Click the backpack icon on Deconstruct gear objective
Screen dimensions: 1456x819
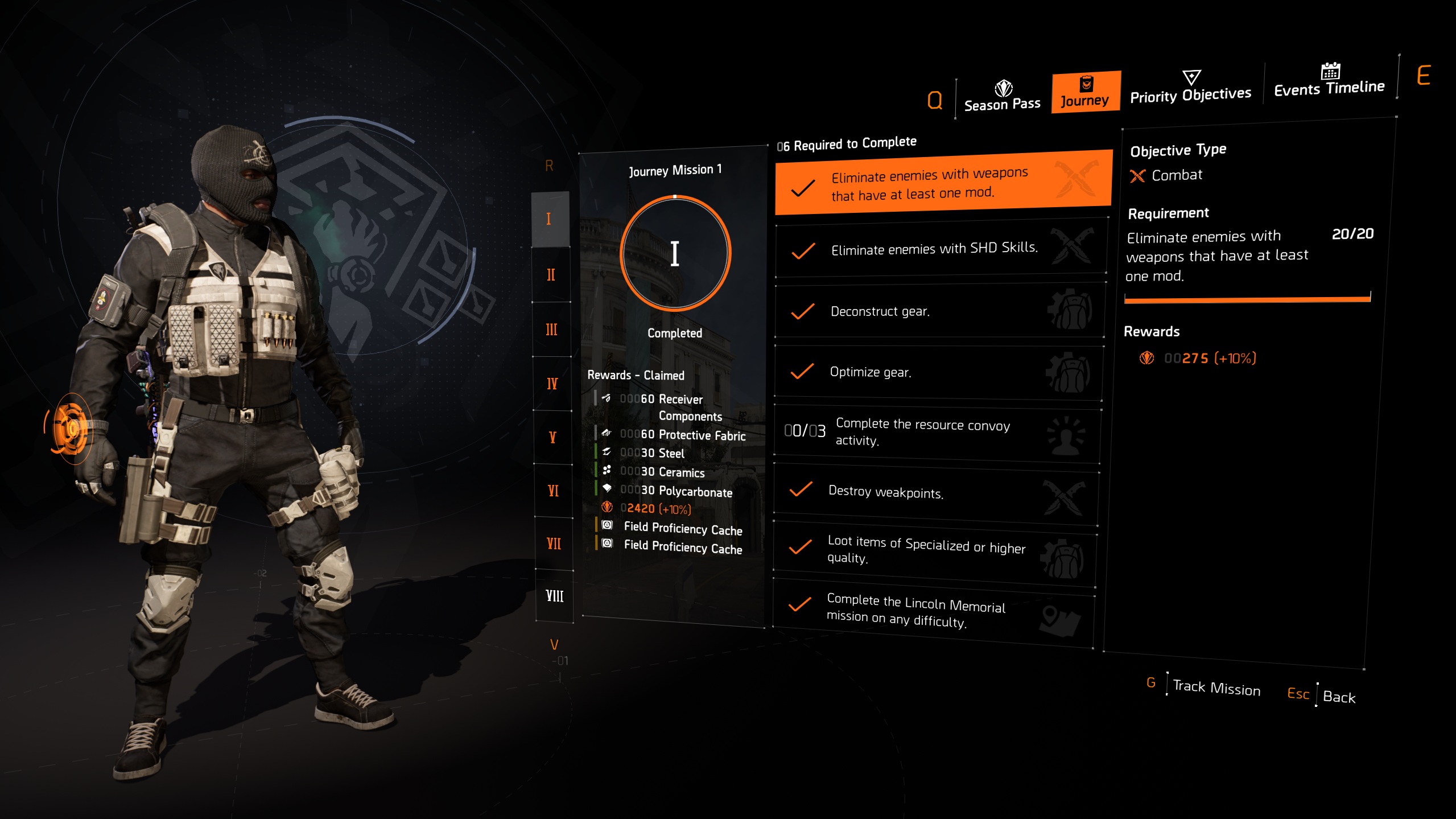(1072, 311)
